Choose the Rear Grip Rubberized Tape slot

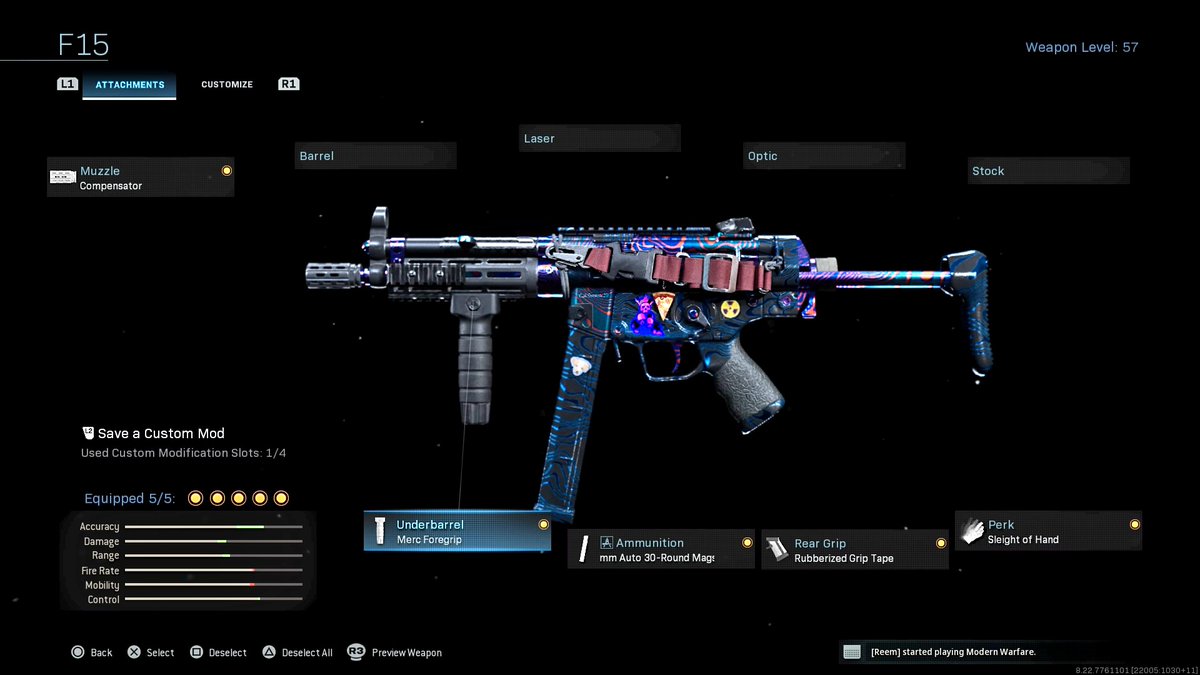[855, 550]
